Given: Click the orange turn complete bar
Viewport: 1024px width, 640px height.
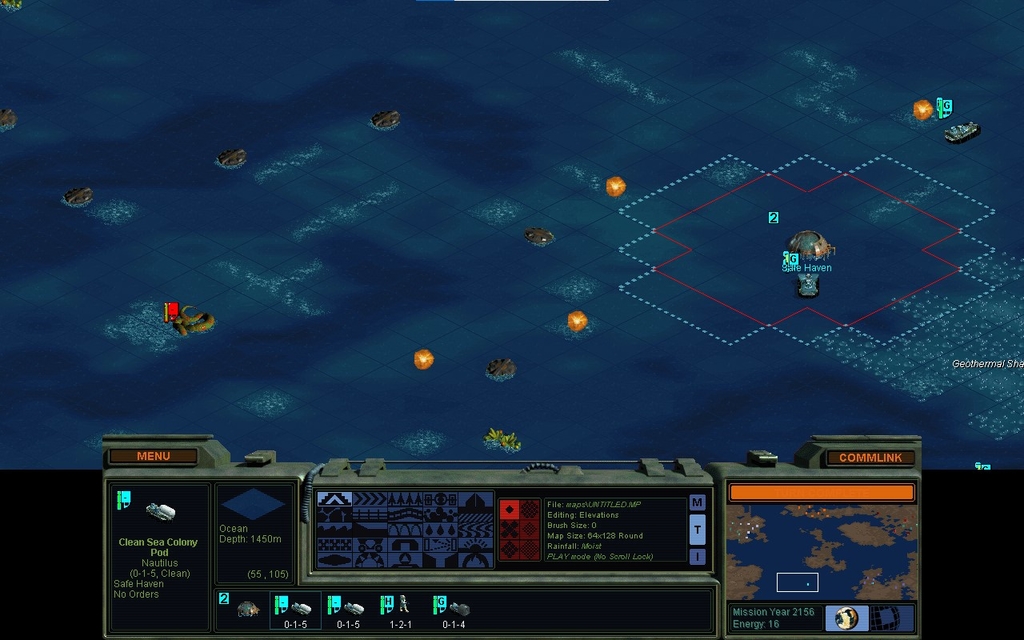Looking at the screenshot, I should click(820, 492).
